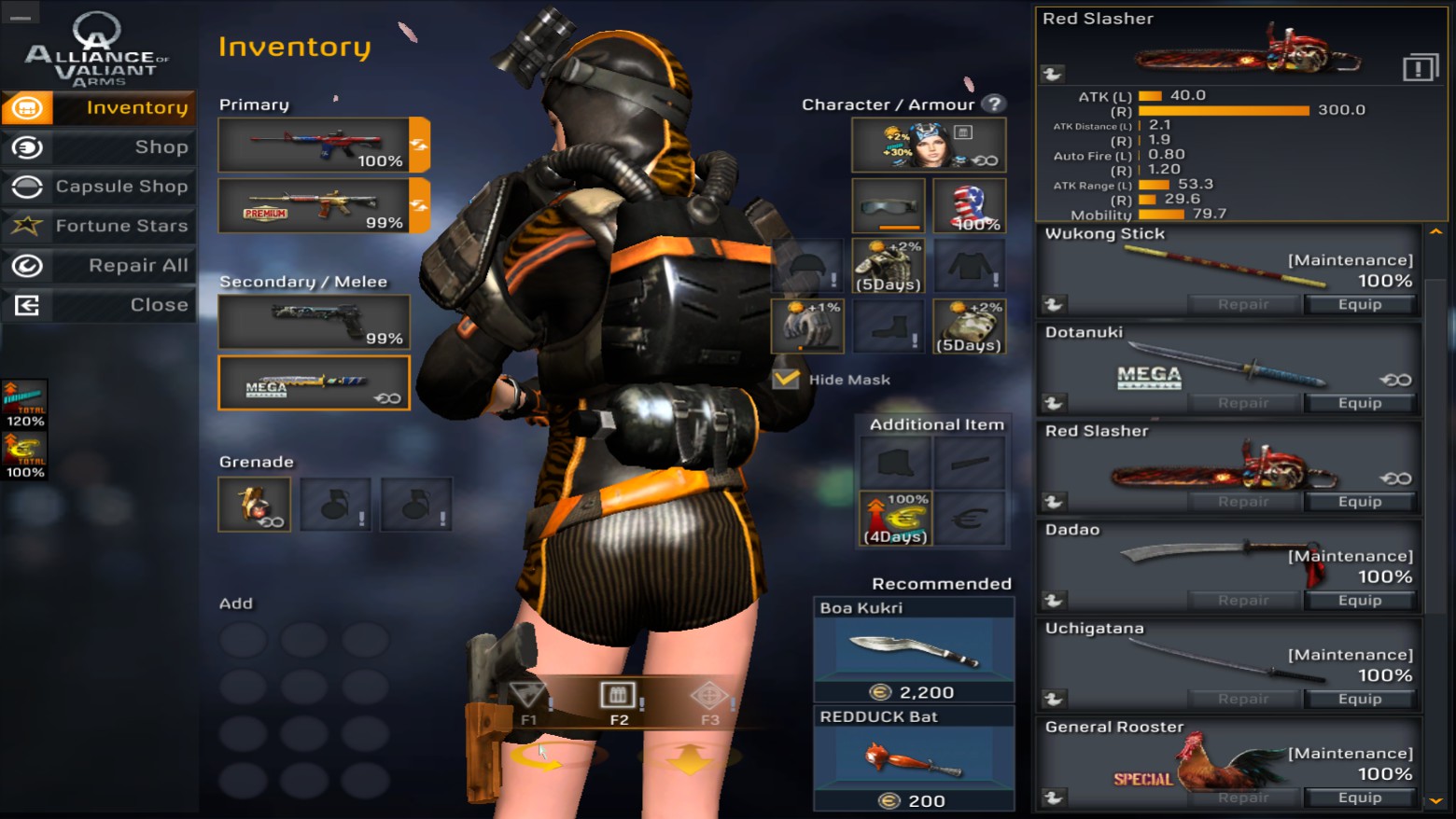Click the up chevron on the weapon list

click(1435, 230)
